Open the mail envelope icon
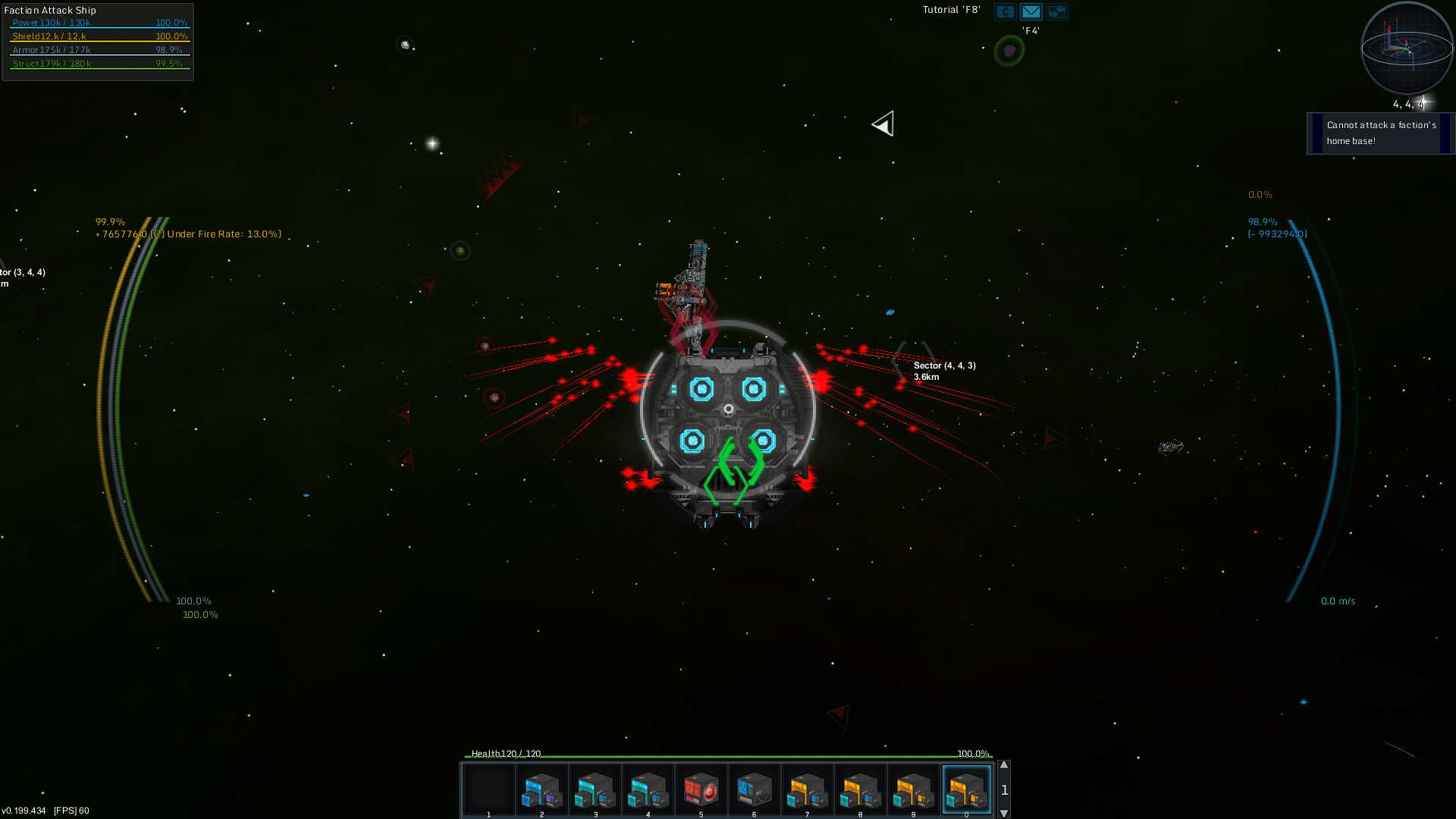This screenshot has width=1456, height=819. 1031,11
